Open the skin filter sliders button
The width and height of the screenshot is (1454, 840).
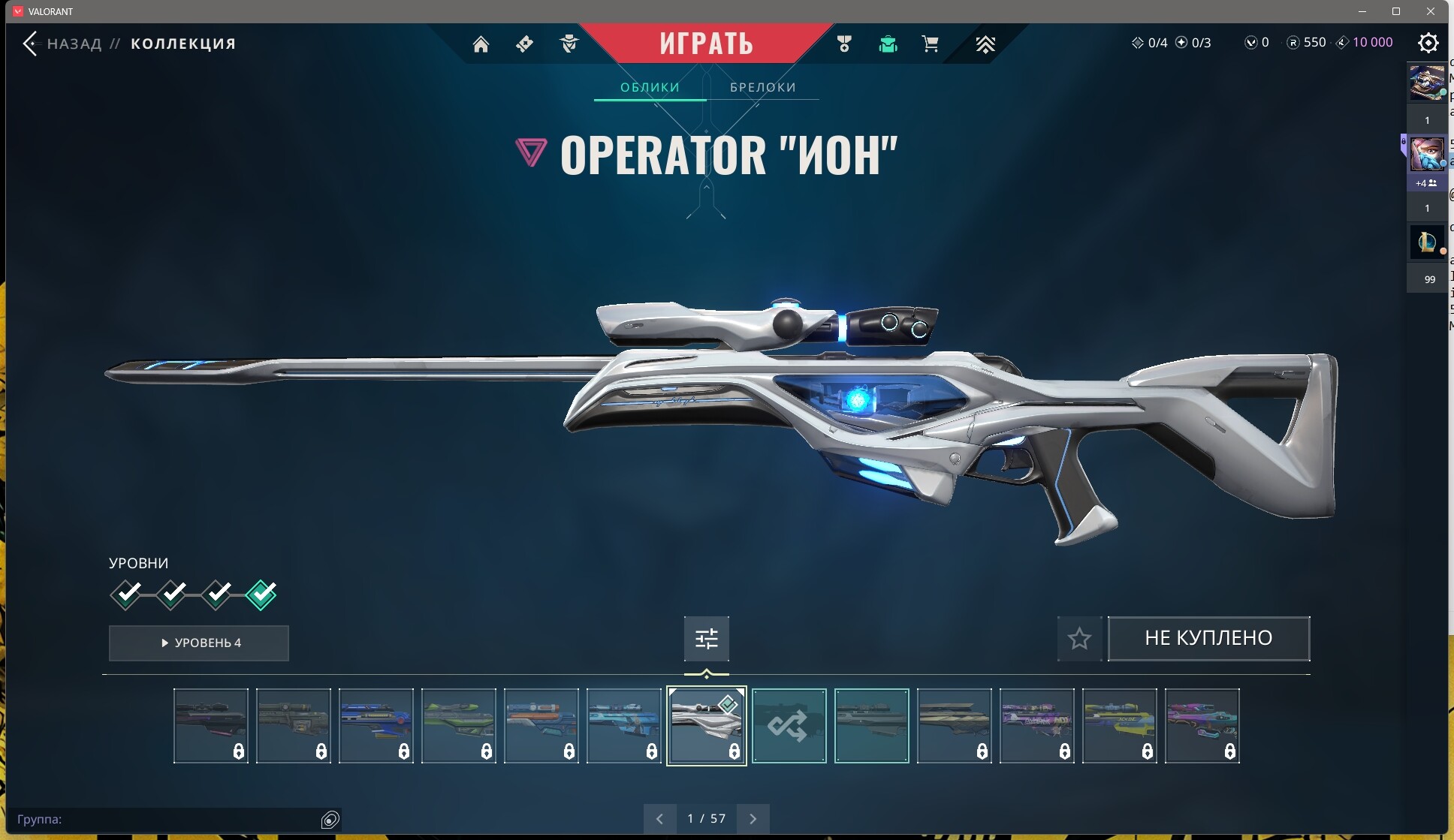(706, 638)
